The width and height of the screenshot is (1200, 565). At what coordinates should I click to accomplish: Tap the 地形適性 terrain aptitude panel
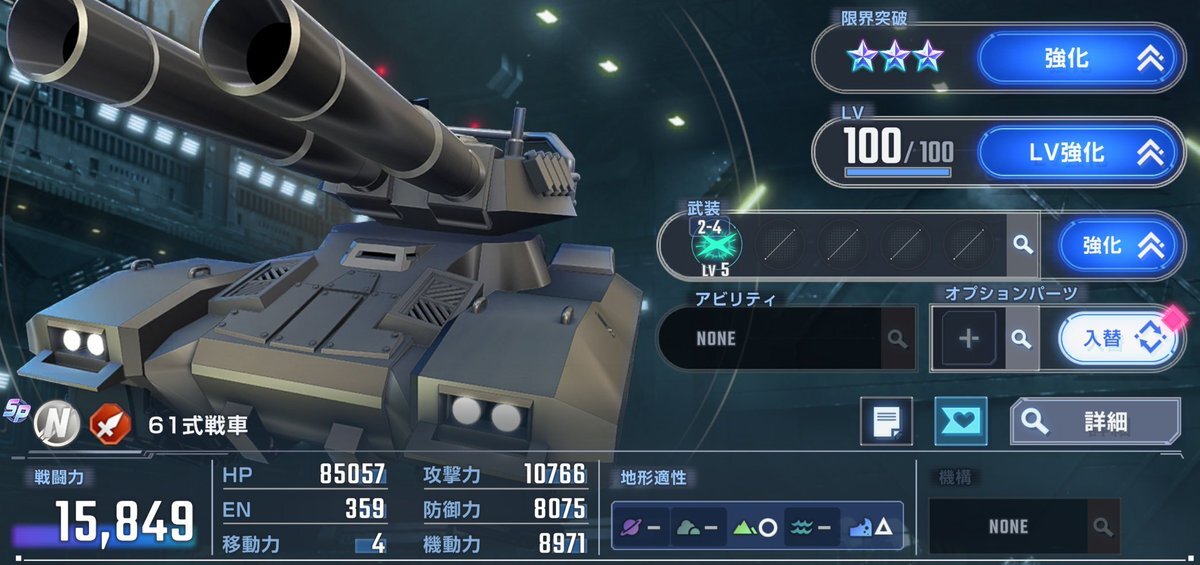[x=757, y=527]
